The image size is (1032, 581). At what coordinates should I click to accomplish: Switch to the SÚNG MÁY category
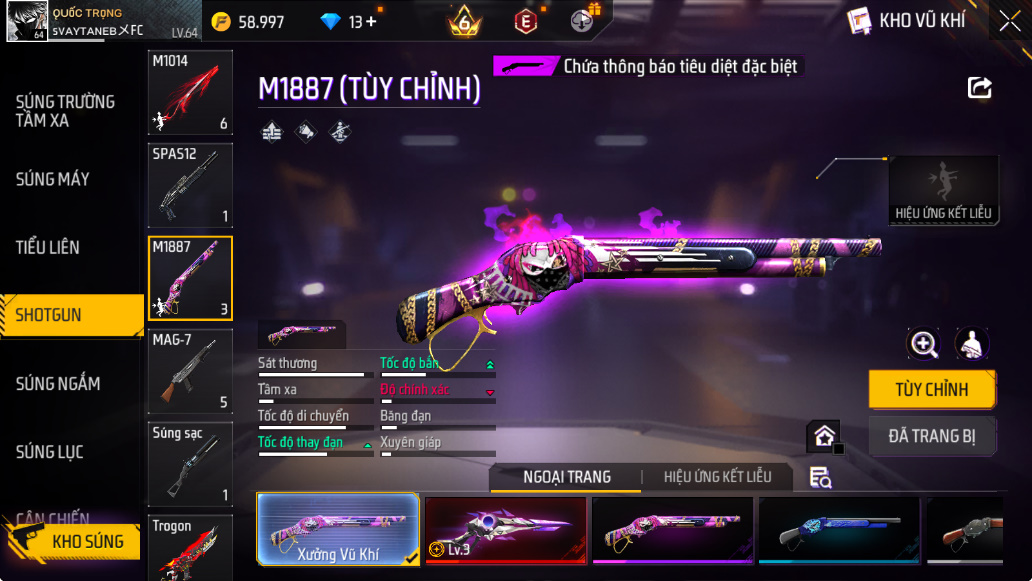pyautogui.click(x=53, y=180)
